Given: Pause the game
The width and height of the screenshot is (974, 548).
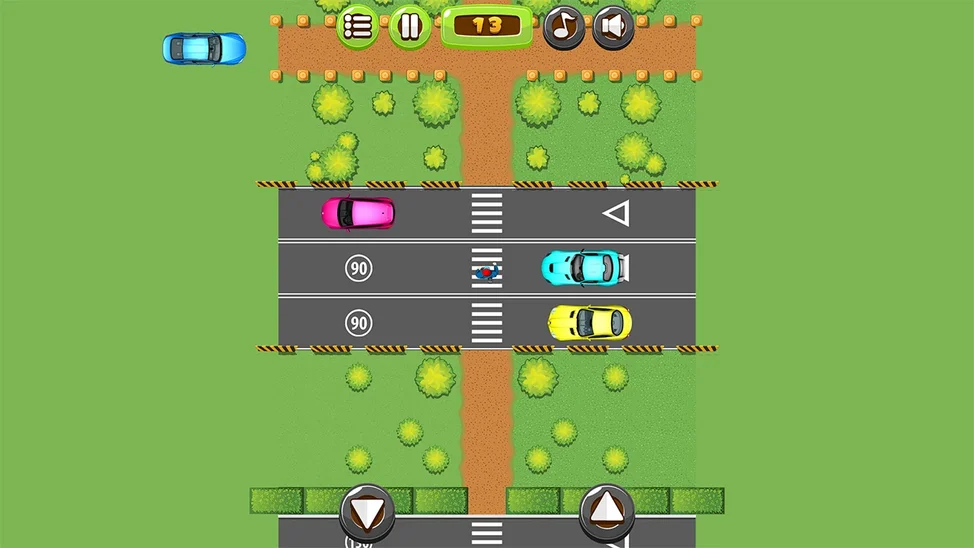Looking at the screenshot, I should pyautogui.click(x=409, y=26).
